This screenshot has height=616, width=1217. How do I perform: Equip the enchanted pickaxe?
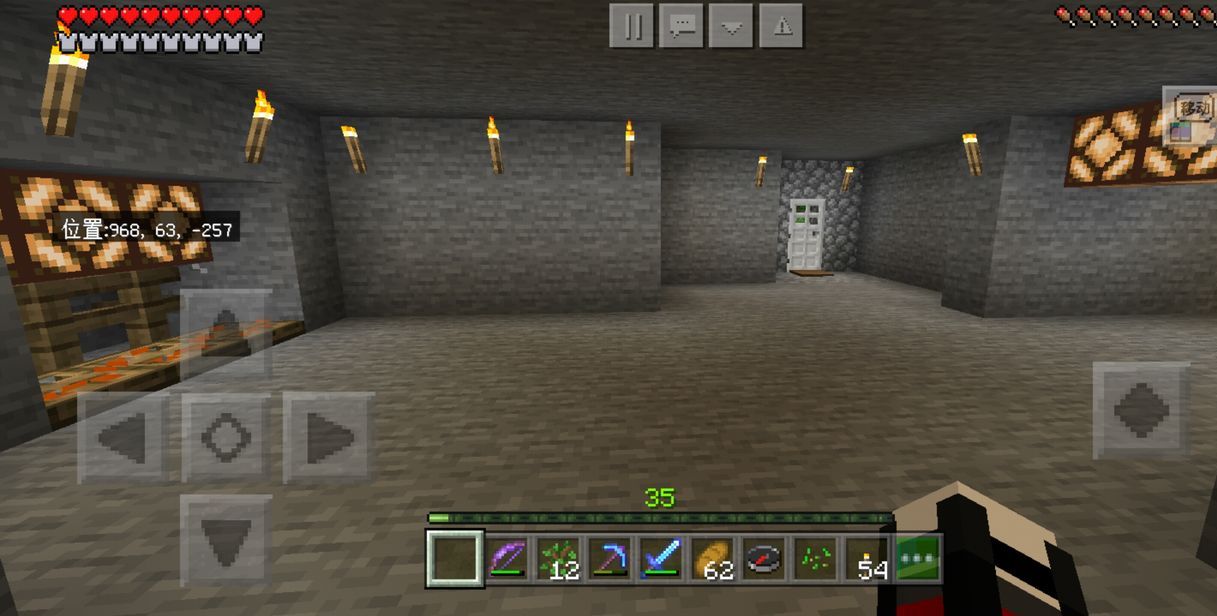(609, 558)
